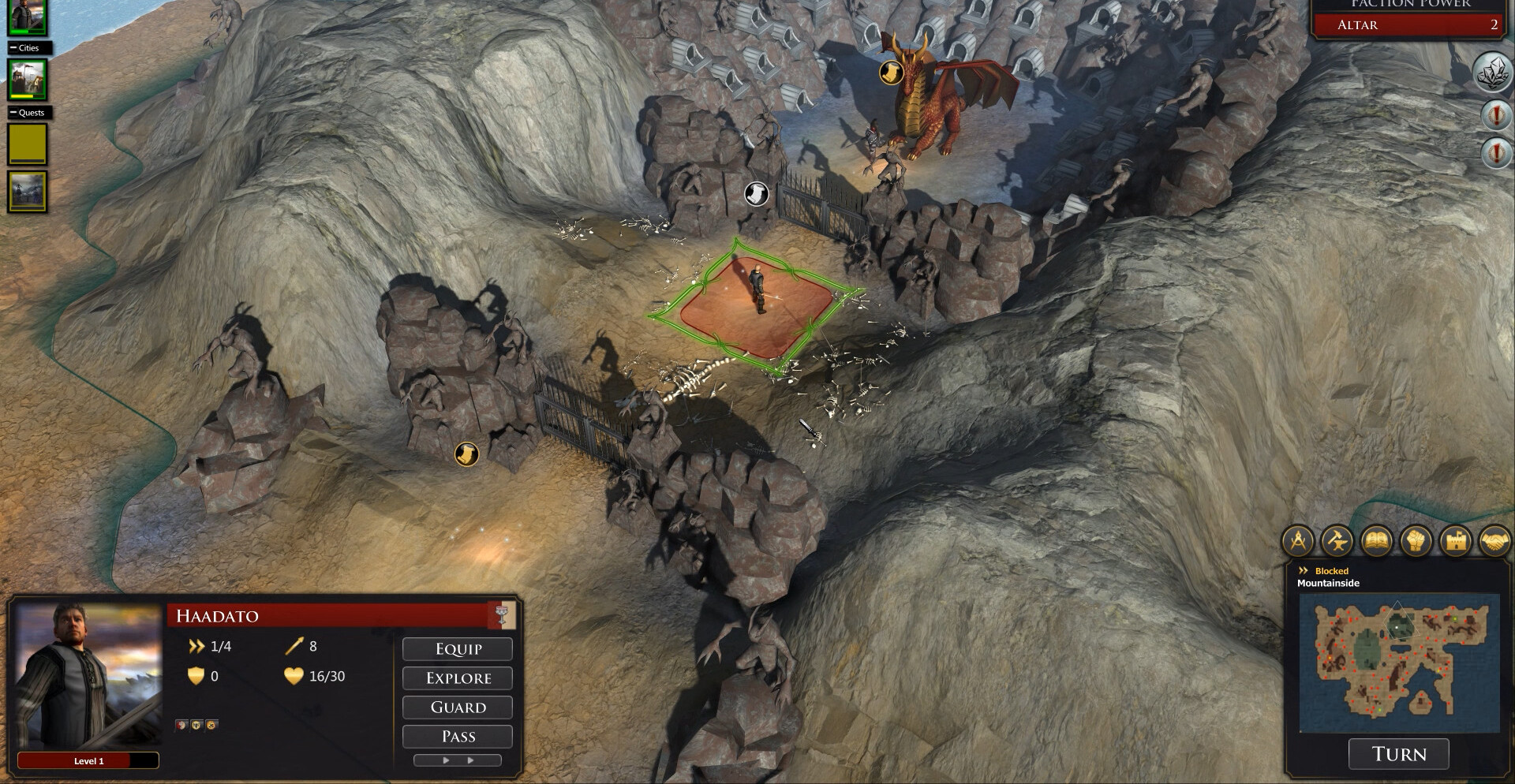This screenshot has height=784, width=1515.
Task: Click the Explore command button
Action: 458,678
